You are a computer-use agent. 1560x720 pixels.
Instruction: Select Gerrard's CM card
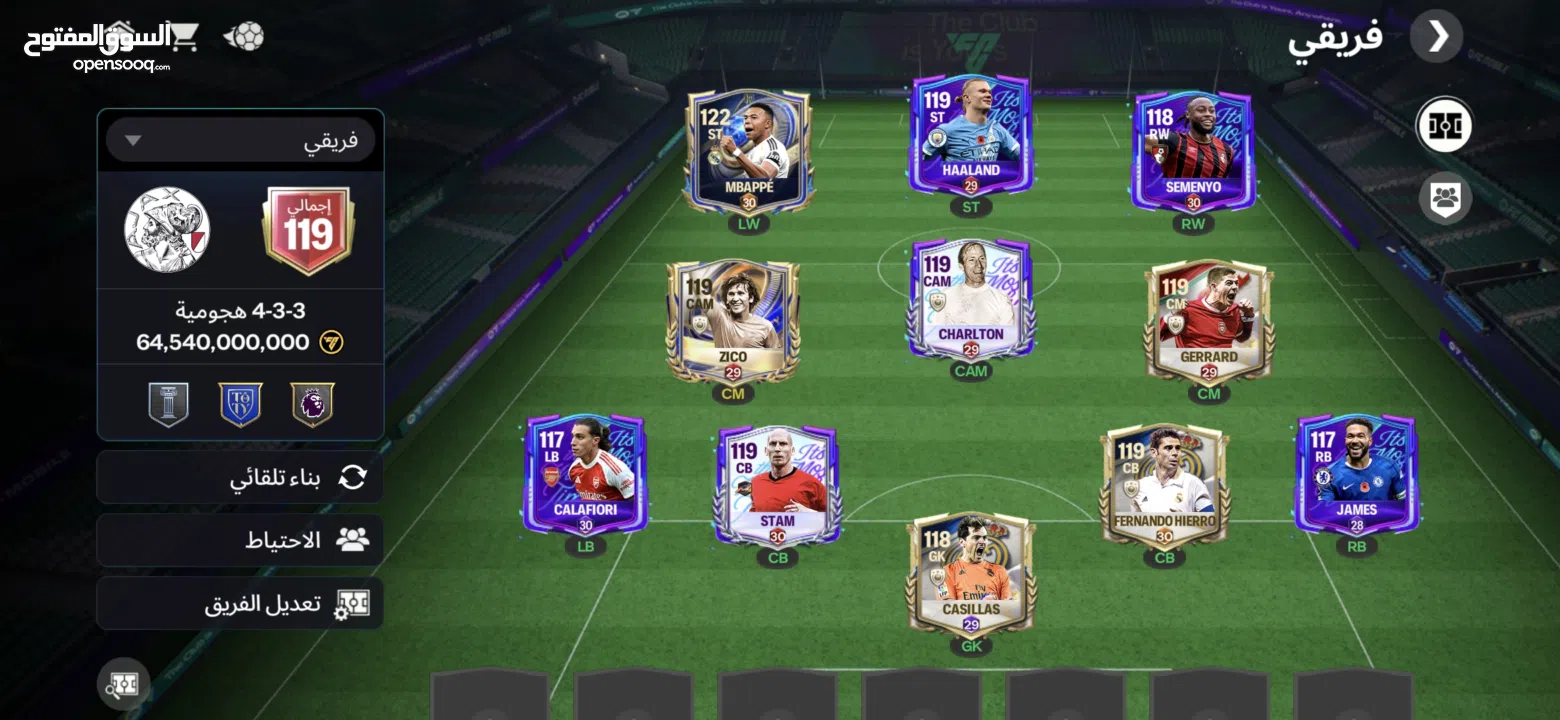coord(1209,315)
